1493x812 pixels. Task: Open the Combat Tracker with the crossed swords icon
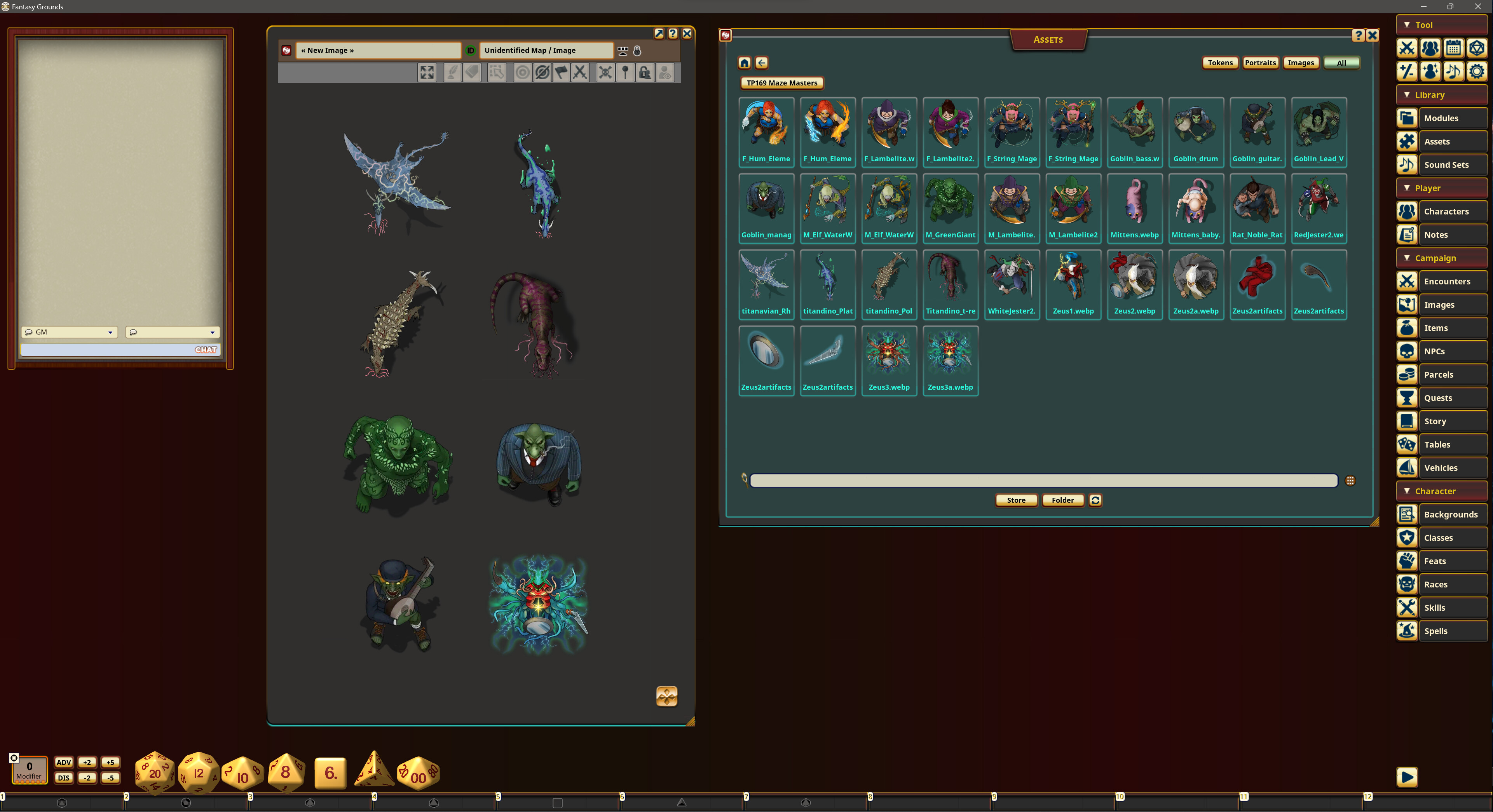1407,48
